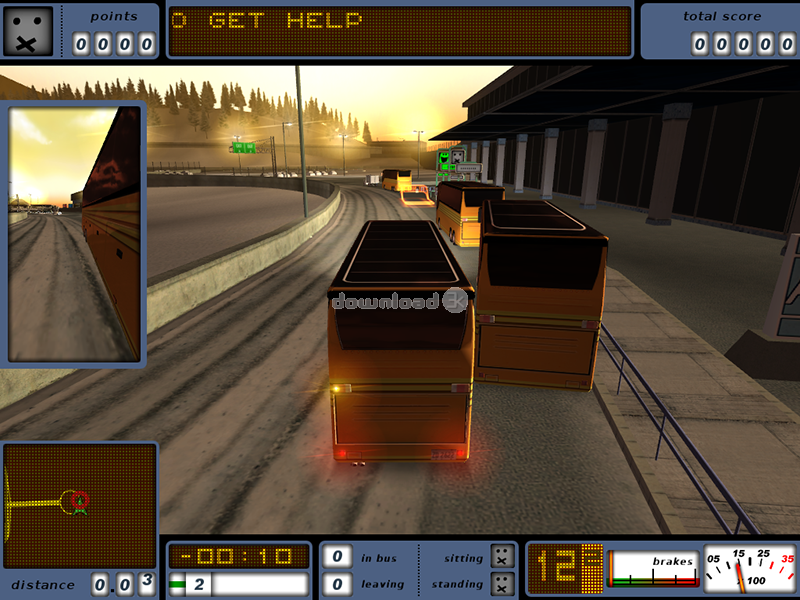Open the route minimap
This screenshot has width=800, height=600.
(x=80, y=505)
